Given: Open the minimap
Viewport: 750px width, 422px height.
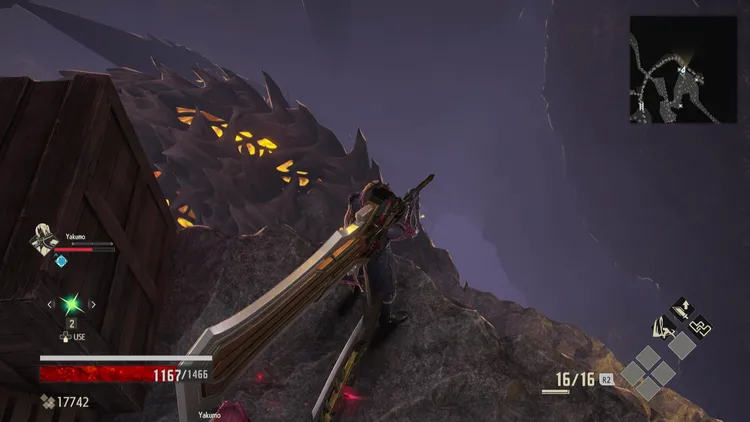Looking at the screenshot, I should [683, 70].
